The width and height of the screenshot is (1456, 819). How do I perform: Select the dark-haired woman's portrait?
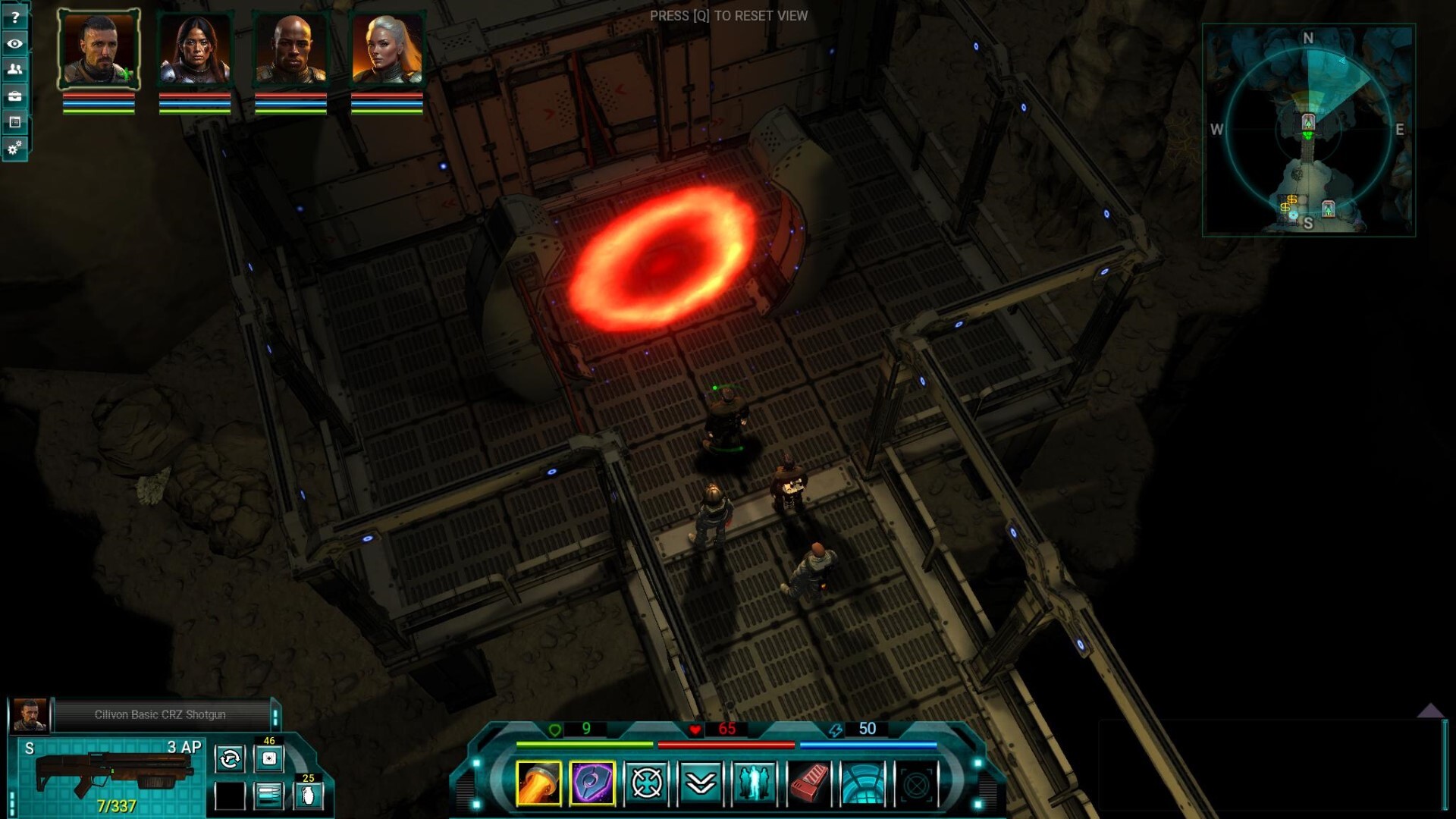coord(195,49)
